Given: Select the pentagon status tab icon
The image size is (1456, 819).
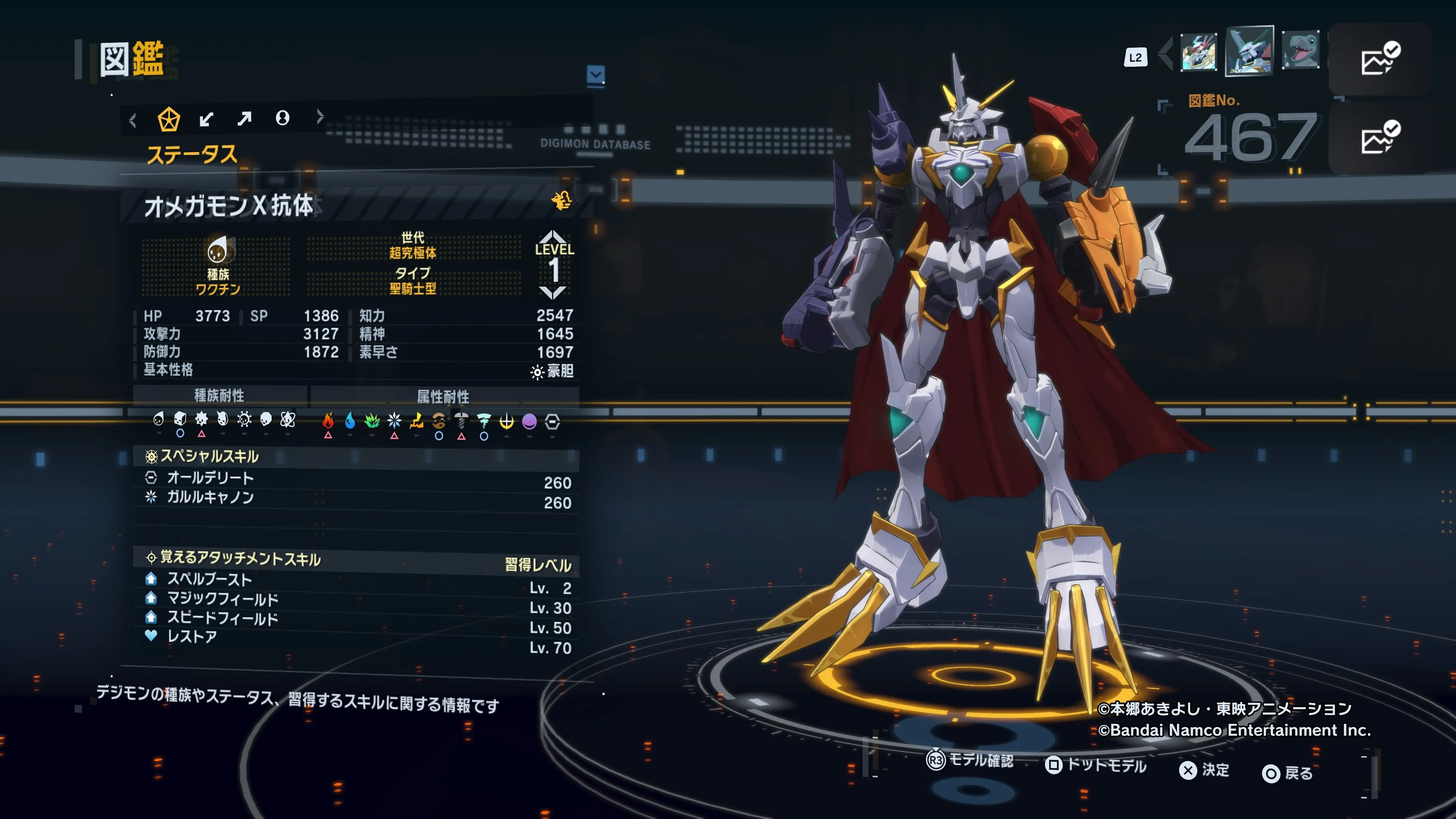Looking at the screenshot, I should 168,119.
